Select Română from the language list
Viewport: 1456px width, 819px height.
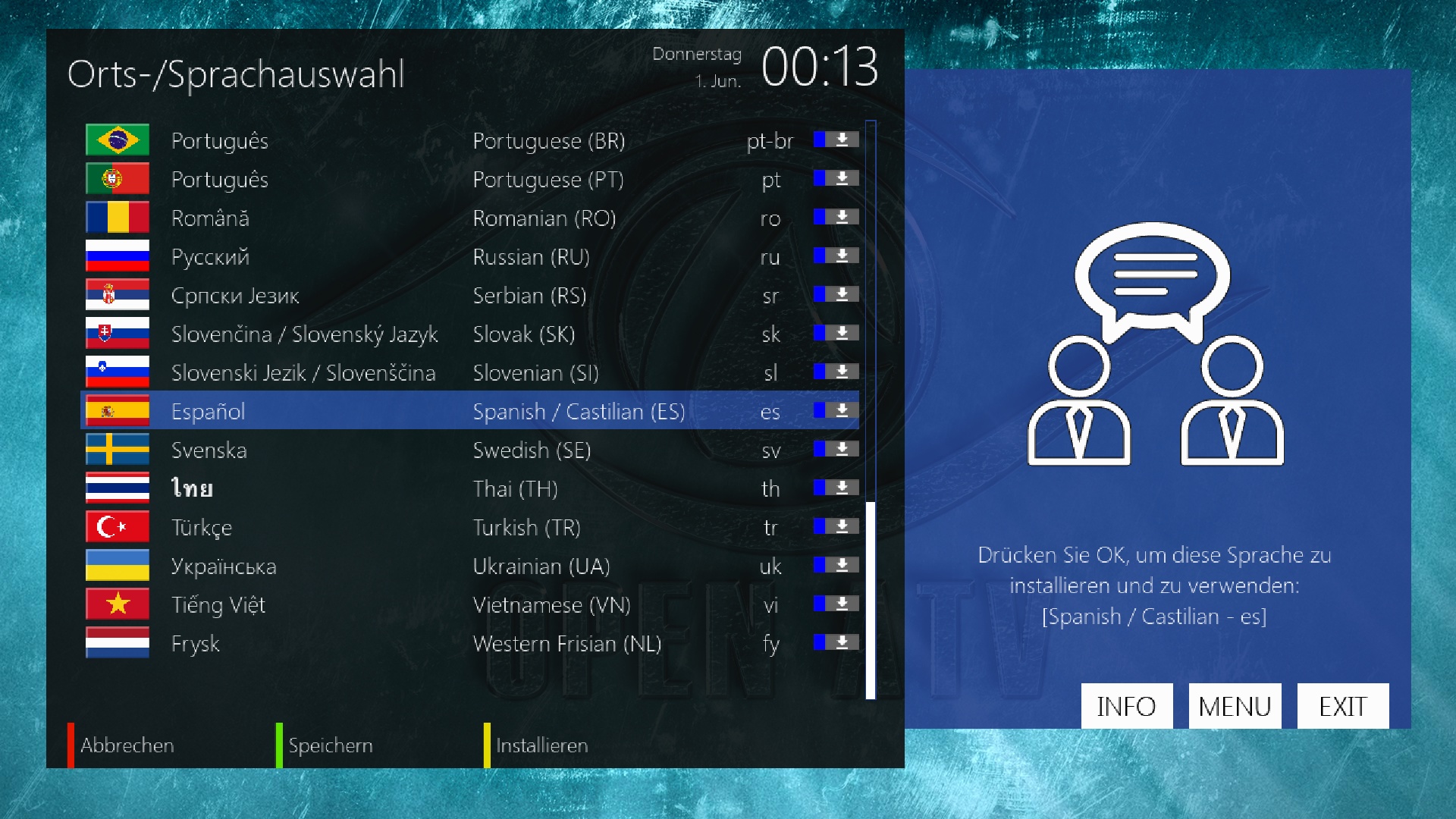pyautogui.click(x=470, y=218)
